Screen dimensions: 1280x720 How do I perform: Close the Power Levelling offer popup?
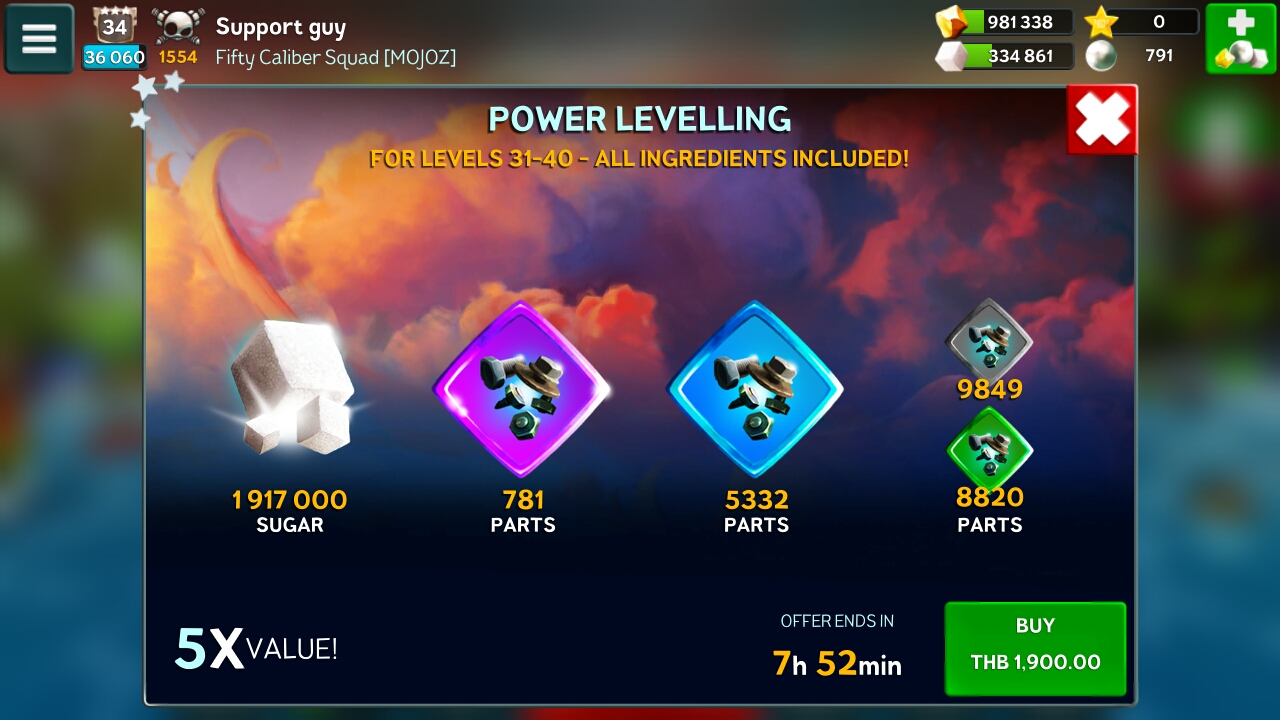point(1102,120)
